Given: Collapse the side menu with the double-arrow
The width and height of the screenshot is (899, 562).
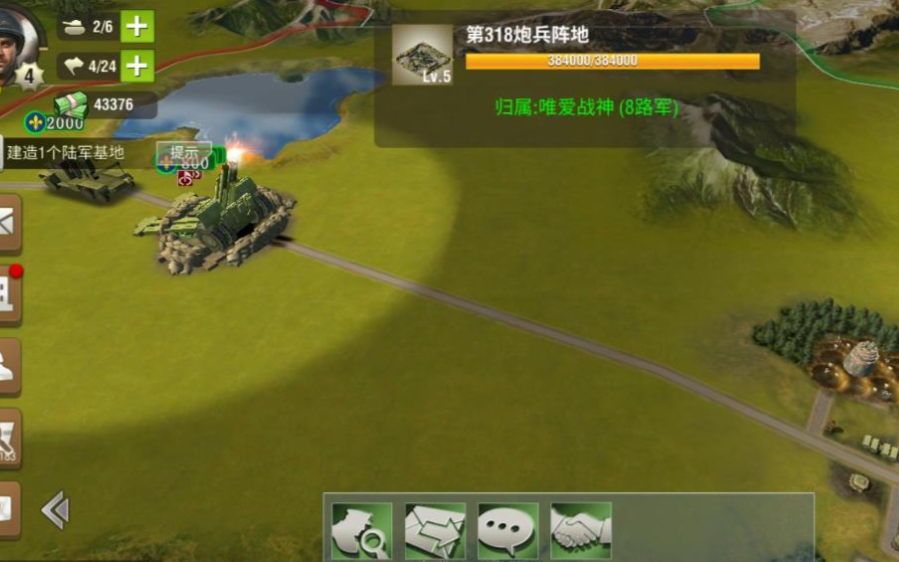Looking at the screenshot, I should [x=55, y=511].
